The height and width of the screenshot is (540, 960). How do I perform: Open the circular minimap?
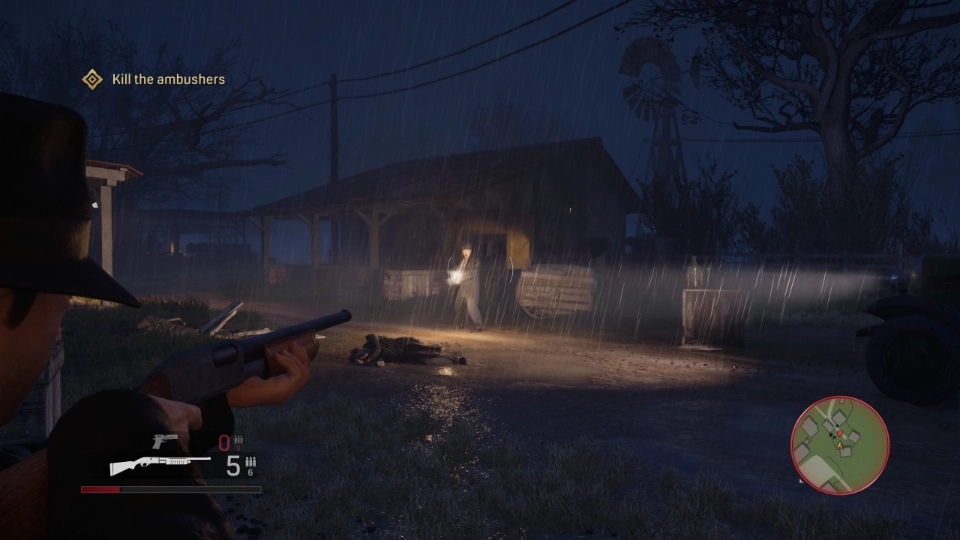[x=839, y=445]
